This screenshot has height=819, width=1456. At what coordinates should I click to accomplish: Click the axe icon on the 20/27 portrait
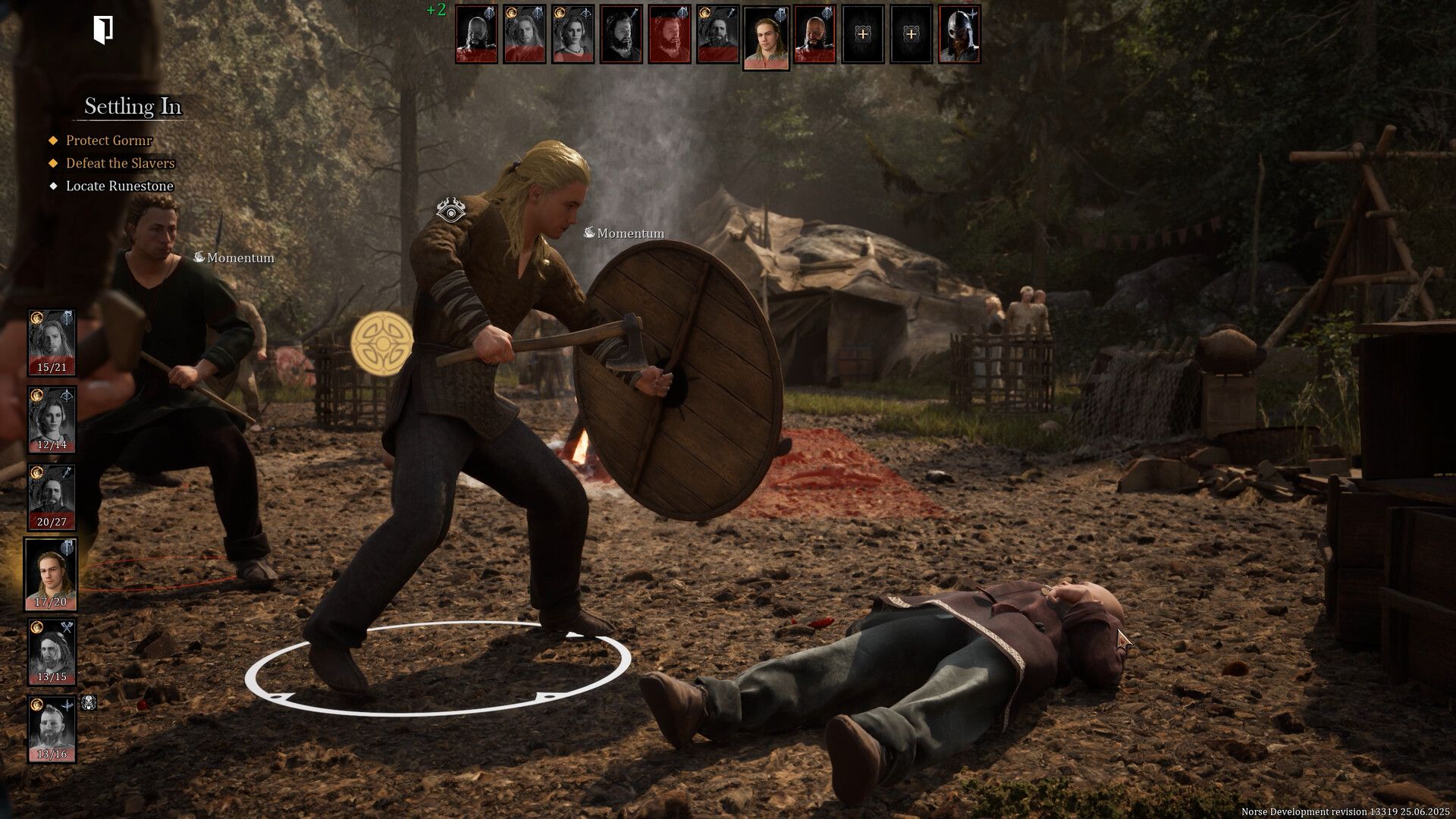coord(66,472)
